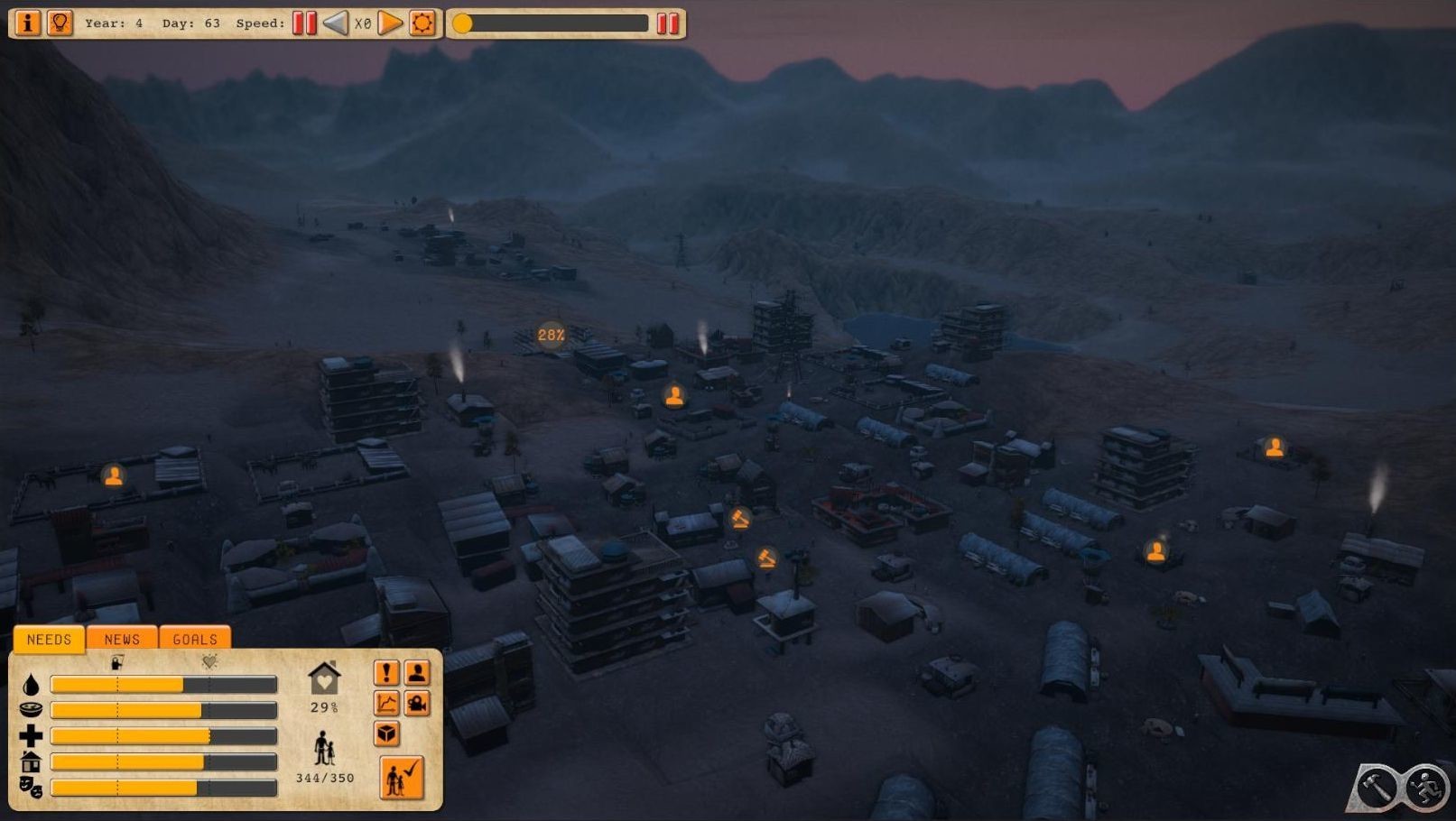Image resolution: width=1456 pixels, height=821 pixels.
Task: Switch to the Needs tab
Action: (x=49, y=639)
